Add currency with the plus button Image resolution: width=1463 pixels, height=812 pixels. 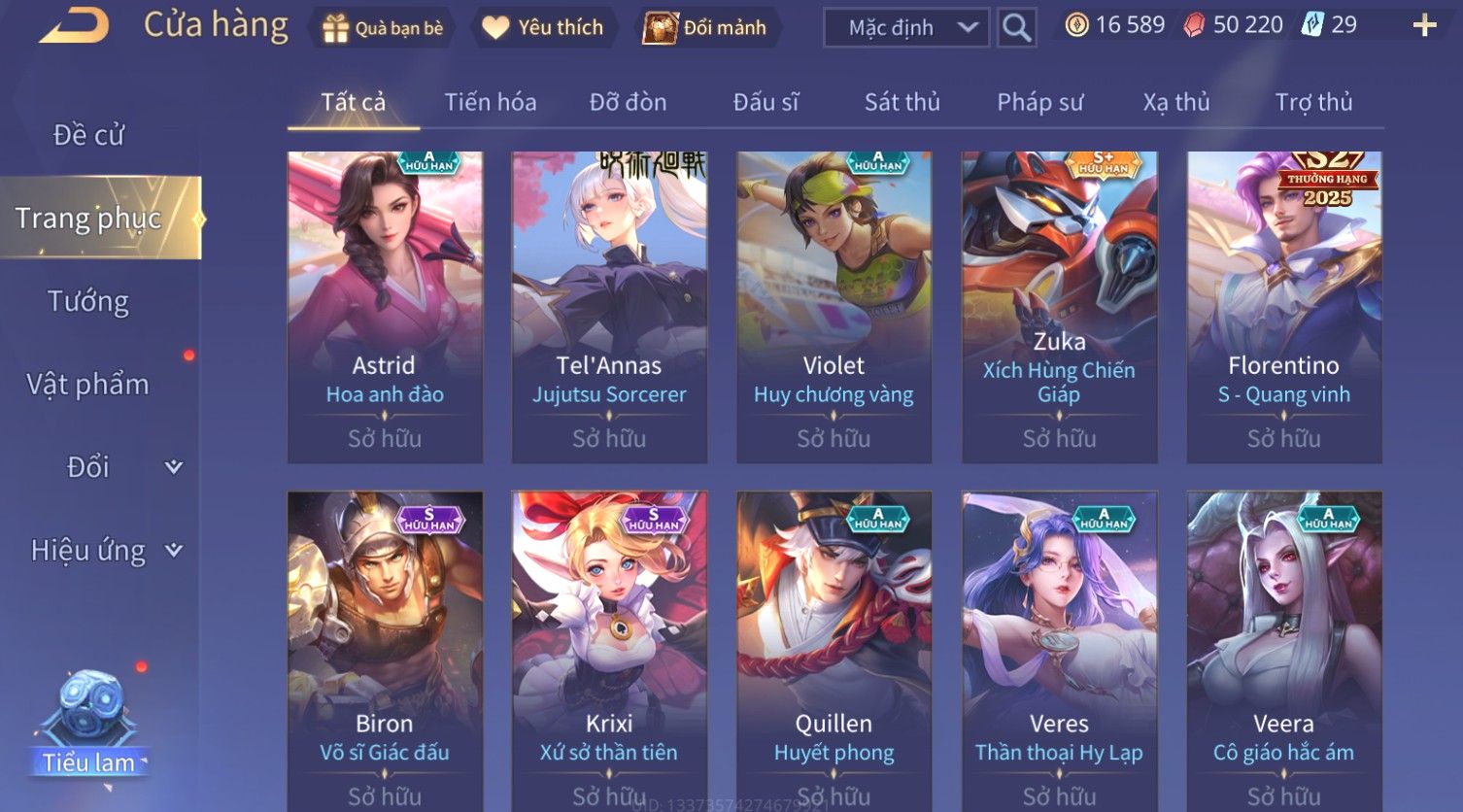(x=1424, y=26)
